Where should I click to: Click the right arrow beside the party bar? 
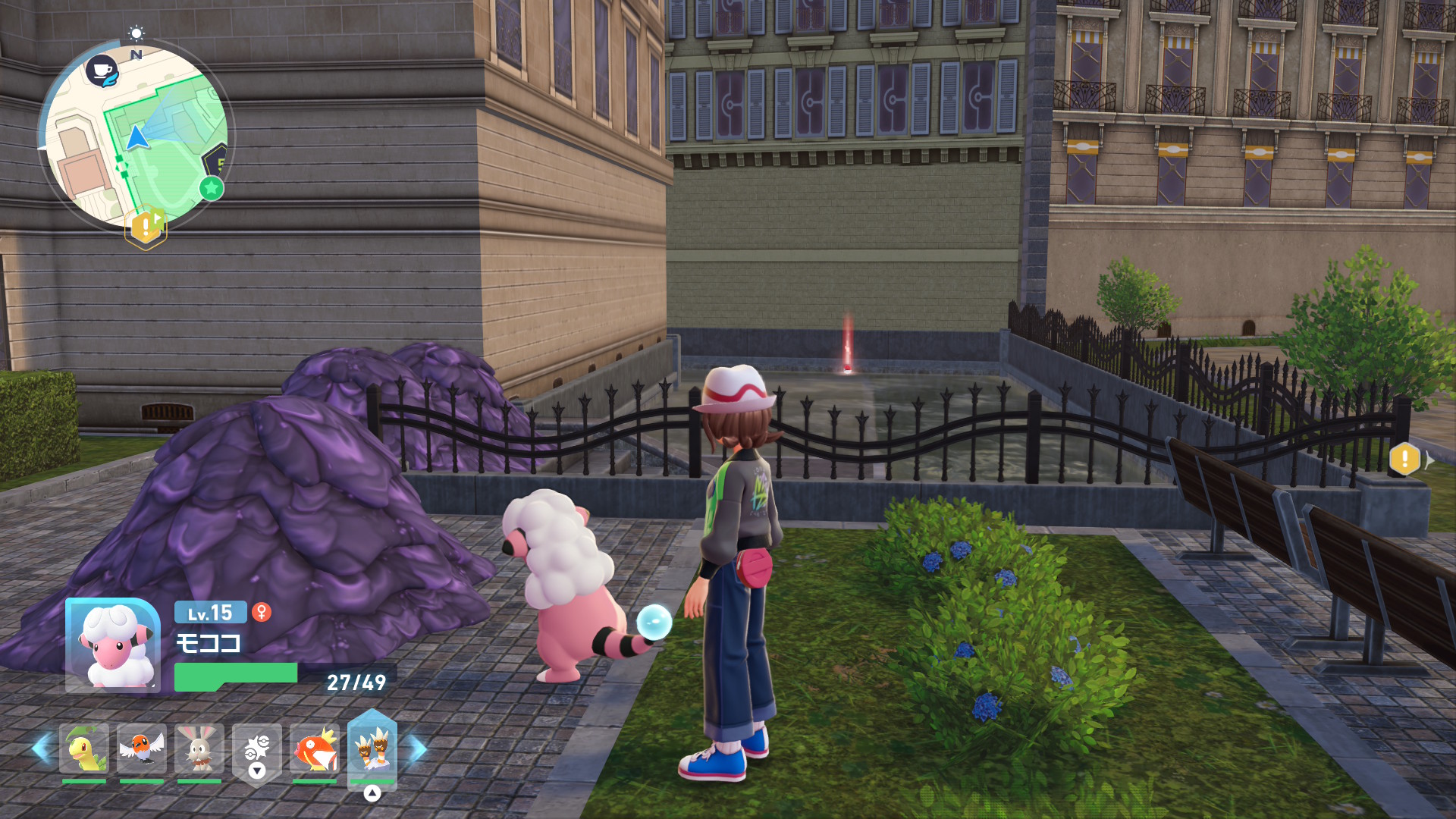[418, 749]
